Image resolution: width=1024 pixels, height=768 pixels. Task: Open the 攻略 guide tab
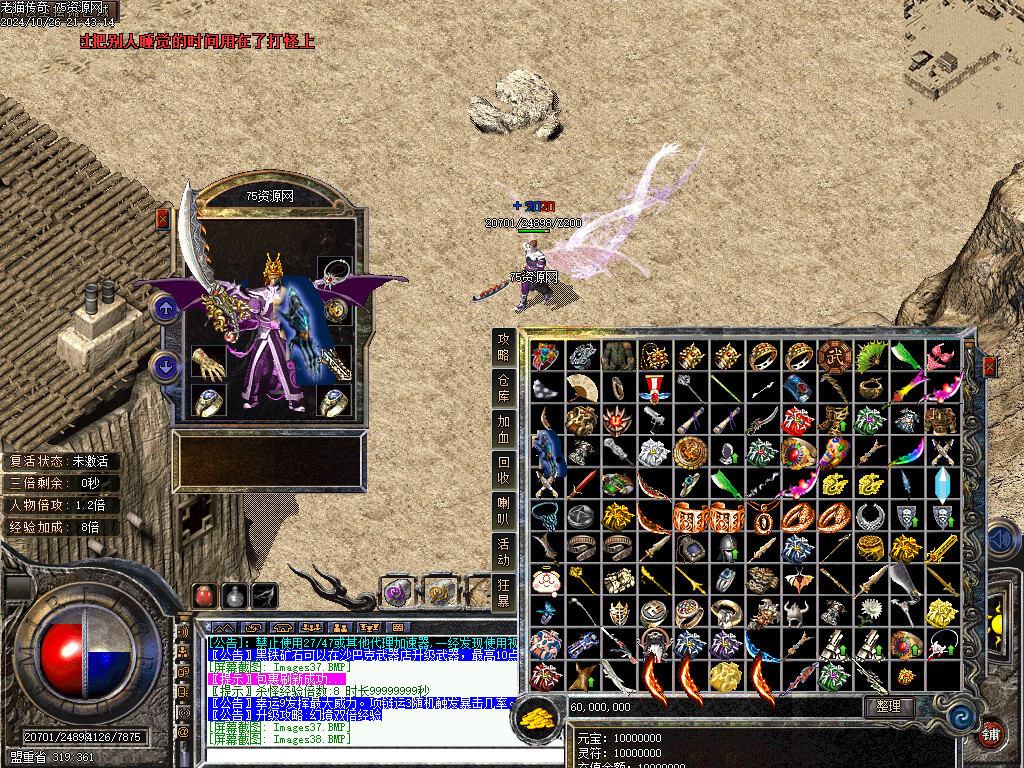505,347
